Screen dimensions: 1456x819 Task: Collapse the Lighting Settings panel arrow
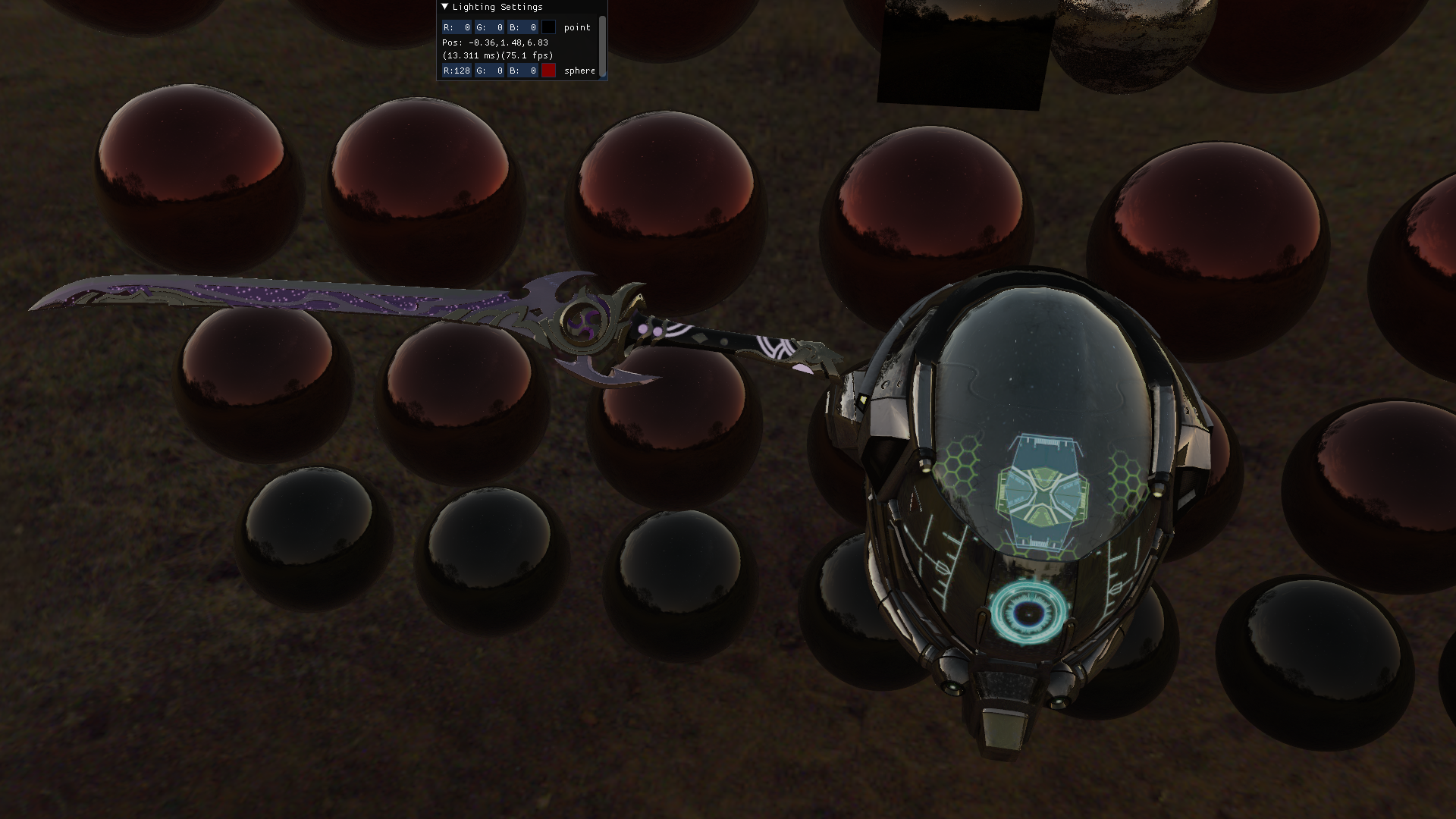pyautogui.click(x=445, y=7)
